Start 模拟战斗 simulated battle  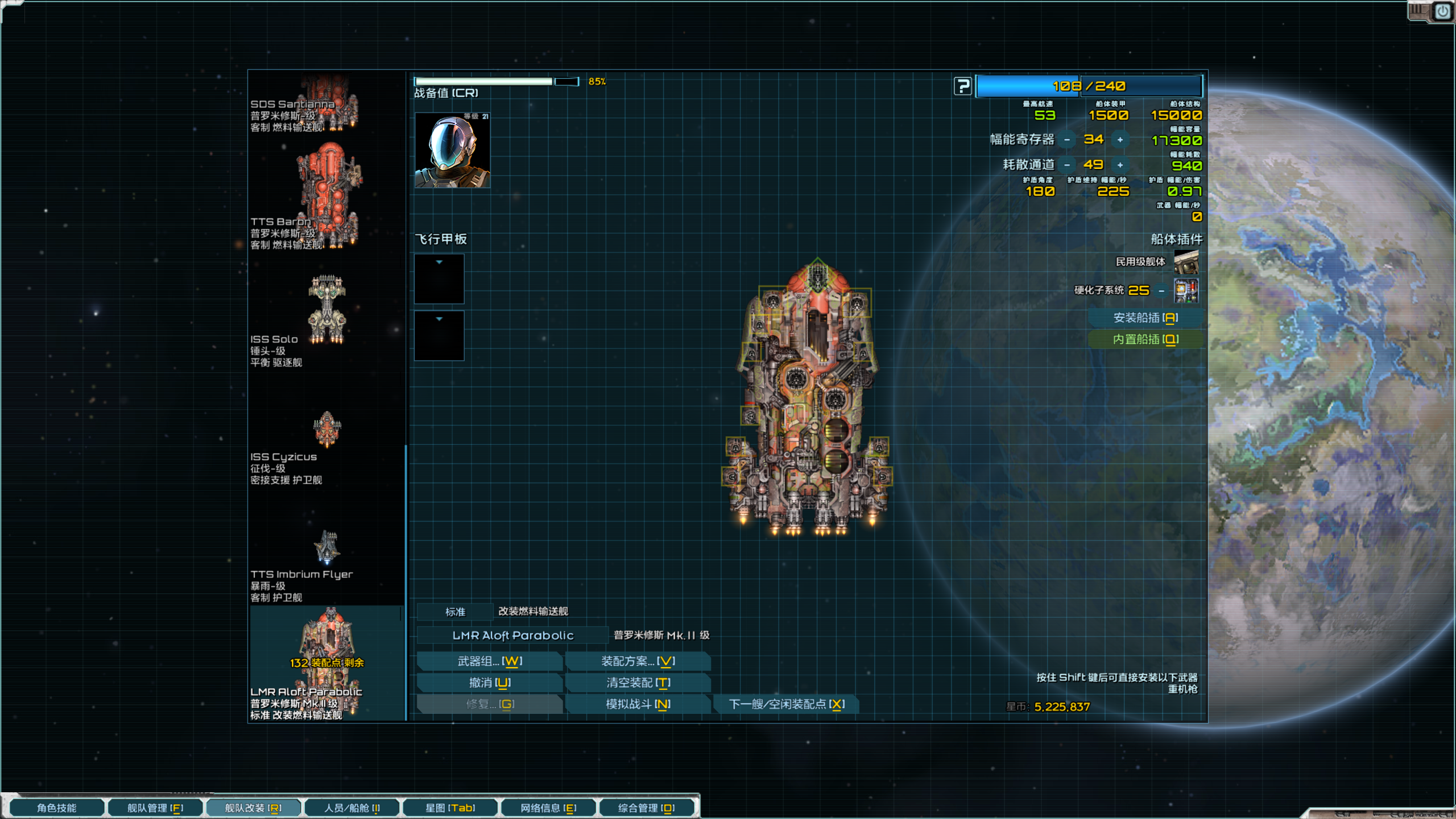(638, 704)
